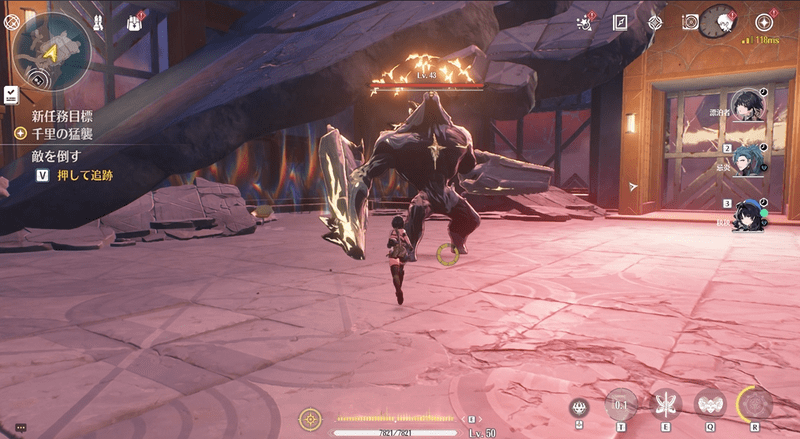Image resolution: width=800 pixels, height=439 pixels.
Task: Switch to the third party member with beret
Action: point(746,214)
